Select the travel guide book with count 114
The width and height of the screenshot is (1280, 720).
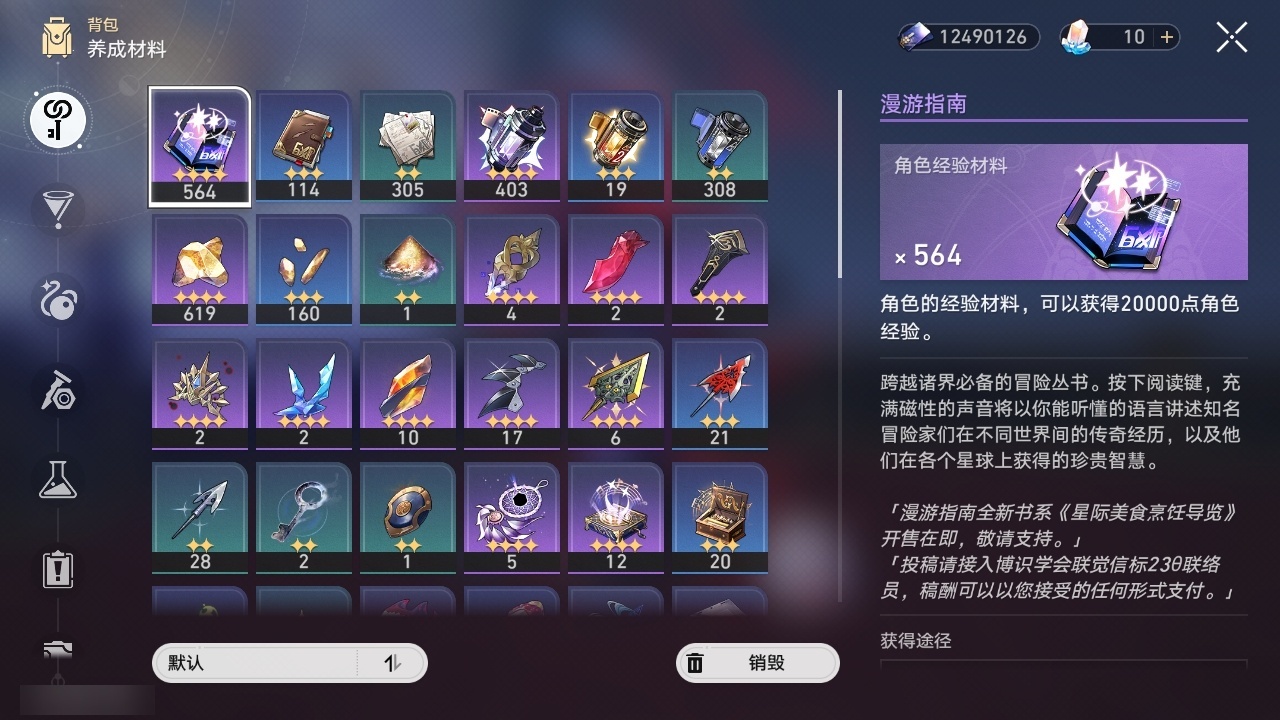coord(303,143)
